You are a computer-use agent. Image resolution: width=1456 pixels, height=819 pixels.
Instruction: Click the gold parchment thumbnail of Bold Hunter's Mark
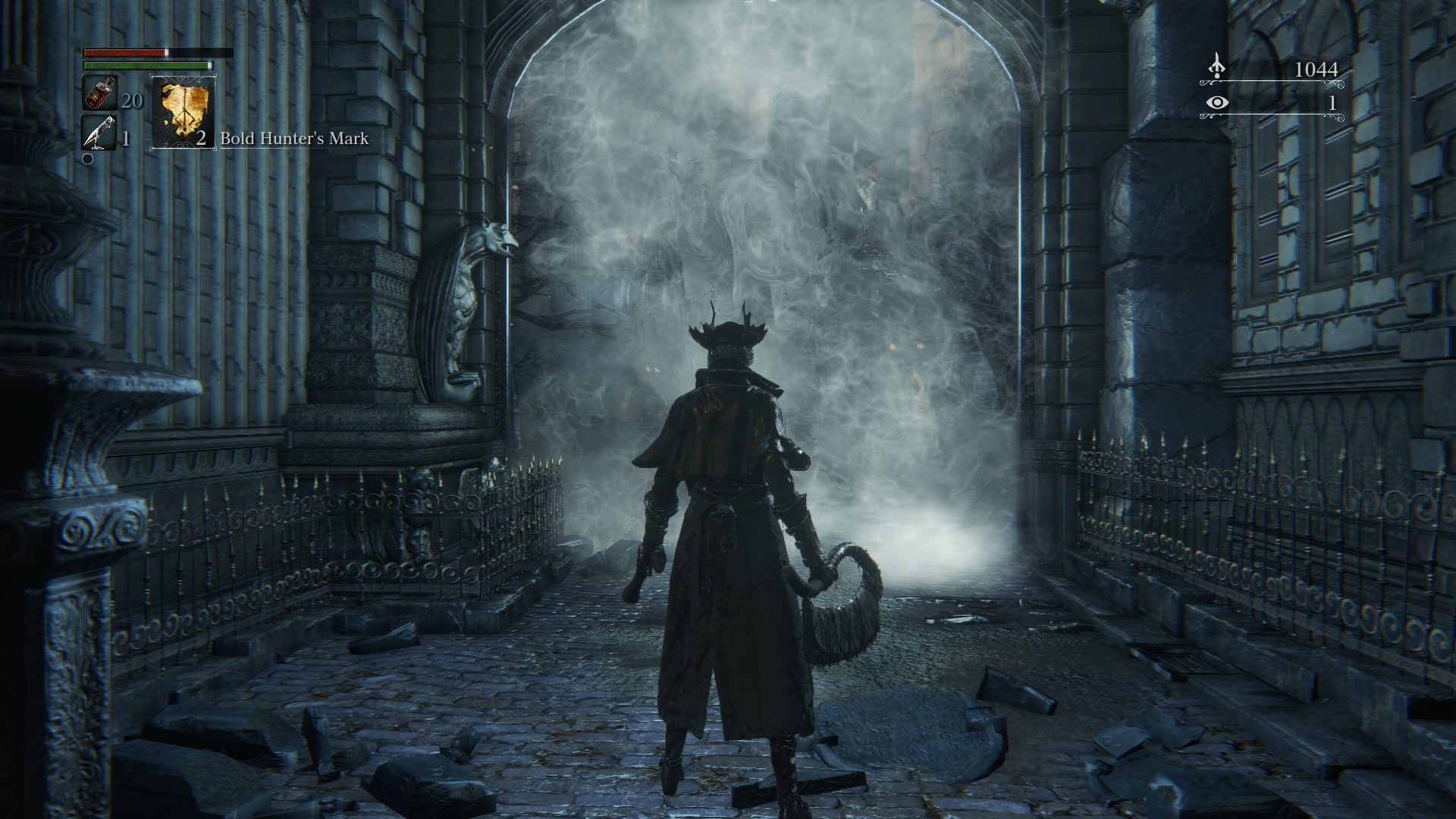182,114
